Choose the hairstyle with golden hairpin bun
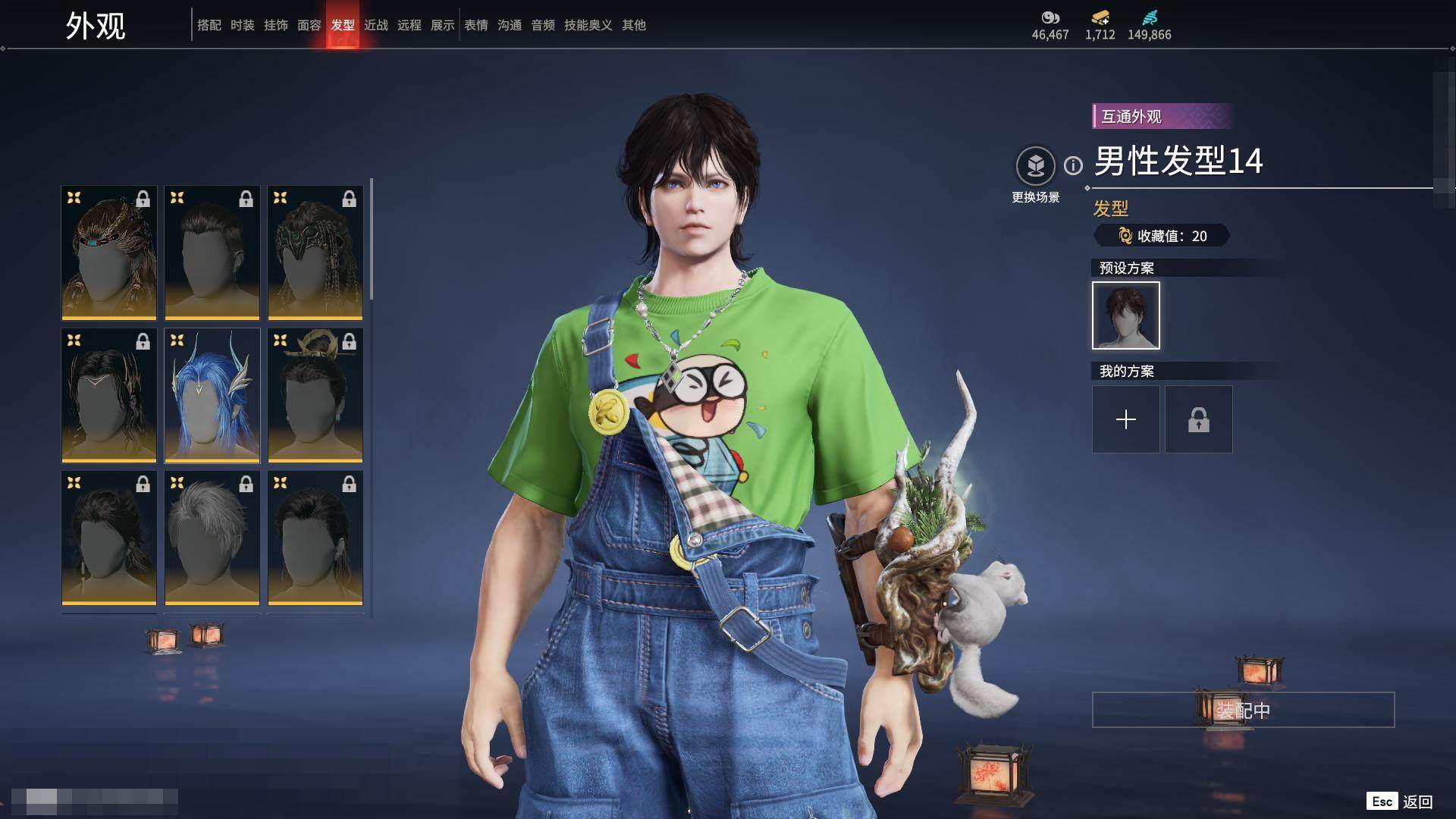Image resolution: width=1456 pixels, height=819 pixels. (315, 395)
